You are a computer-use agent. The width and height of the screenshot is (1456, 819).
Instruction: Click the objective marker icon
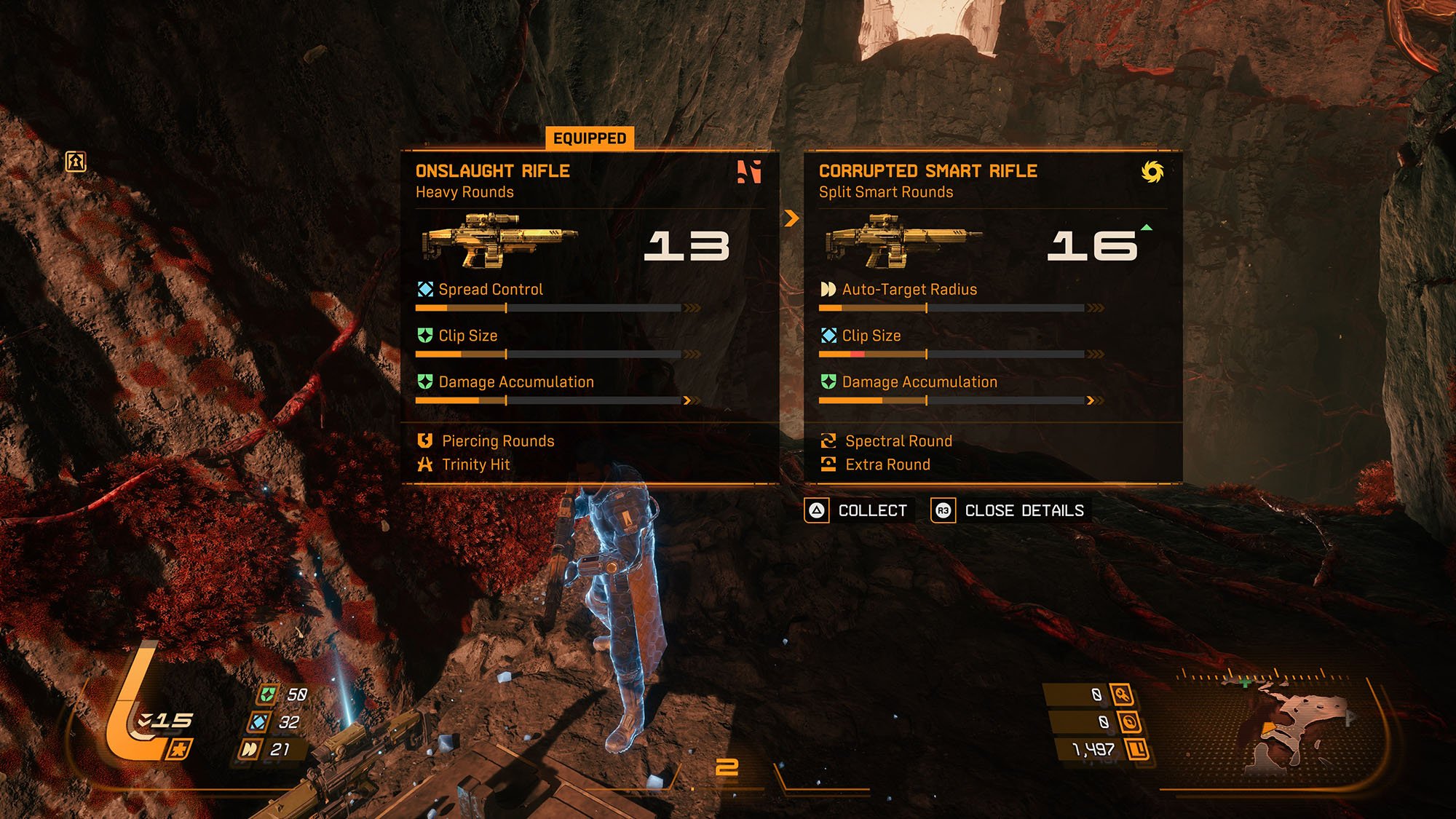pos(76,161)
